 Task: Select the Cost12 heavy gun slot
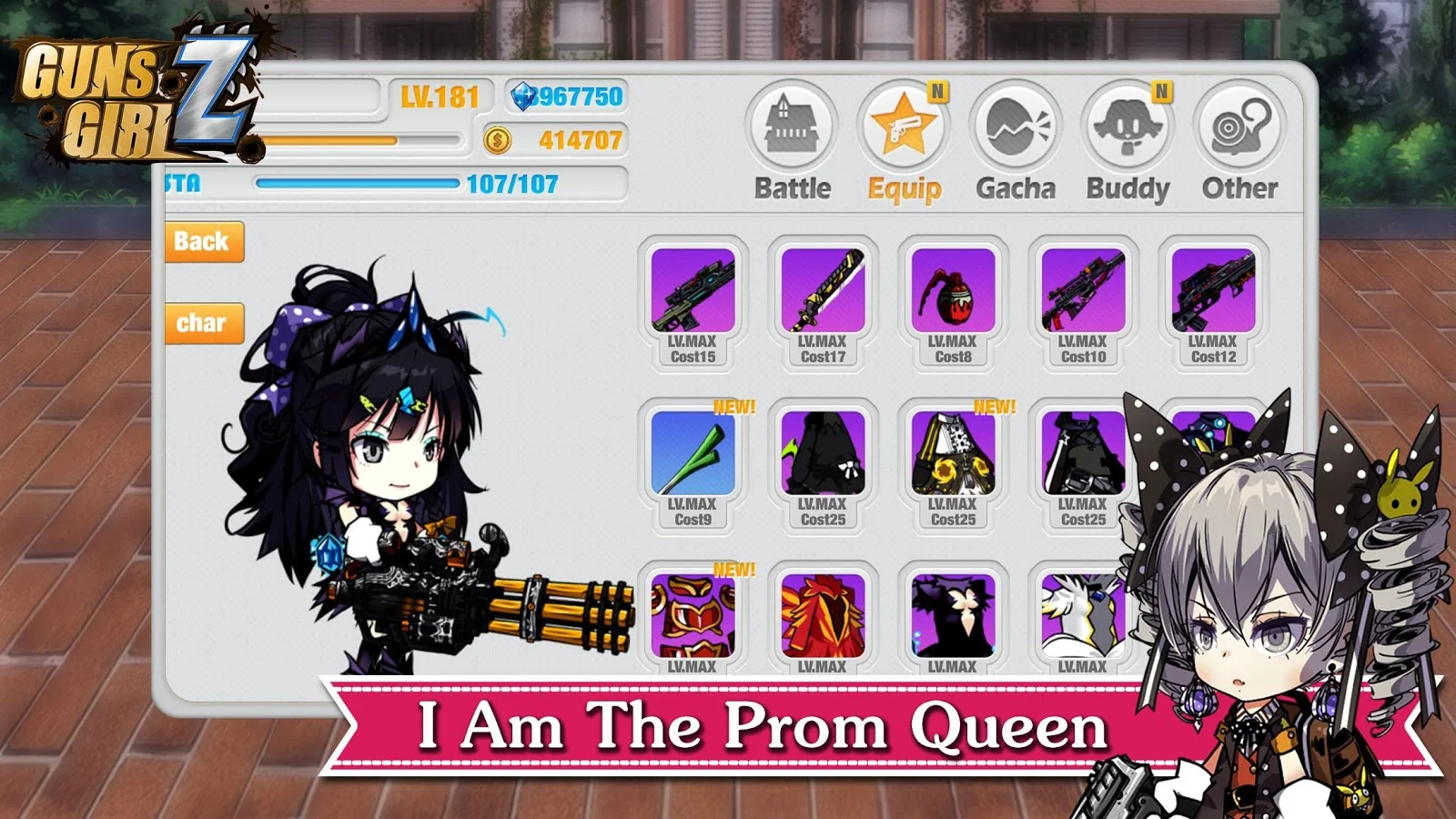[x=1213, y=302]
